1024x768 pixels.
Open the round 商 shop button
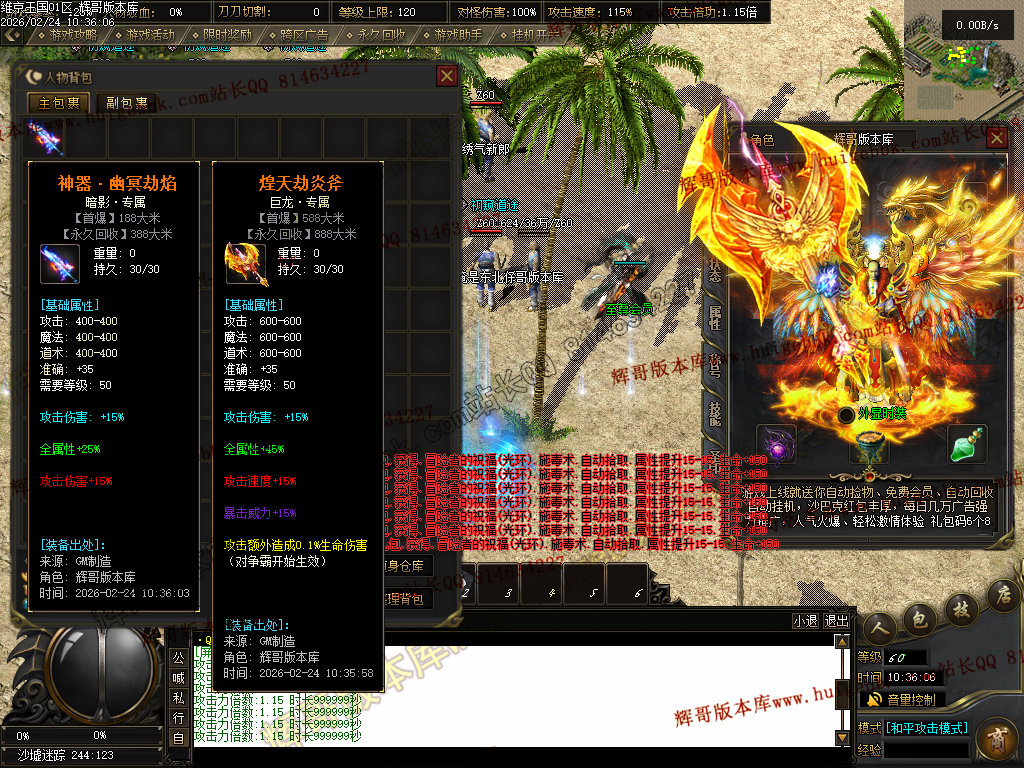(996, 741)
